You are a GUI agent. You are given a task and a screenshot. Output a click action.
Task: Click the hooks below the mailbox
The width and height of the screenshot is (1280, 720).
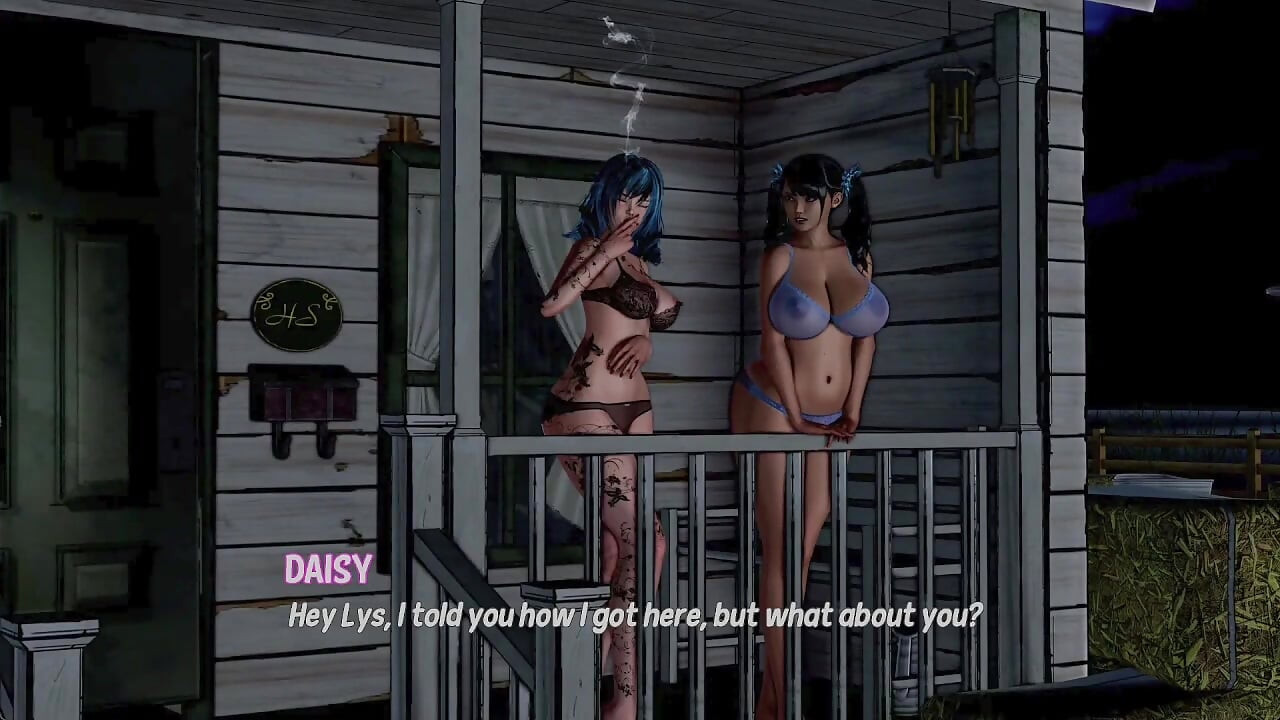tap(300, 443)
